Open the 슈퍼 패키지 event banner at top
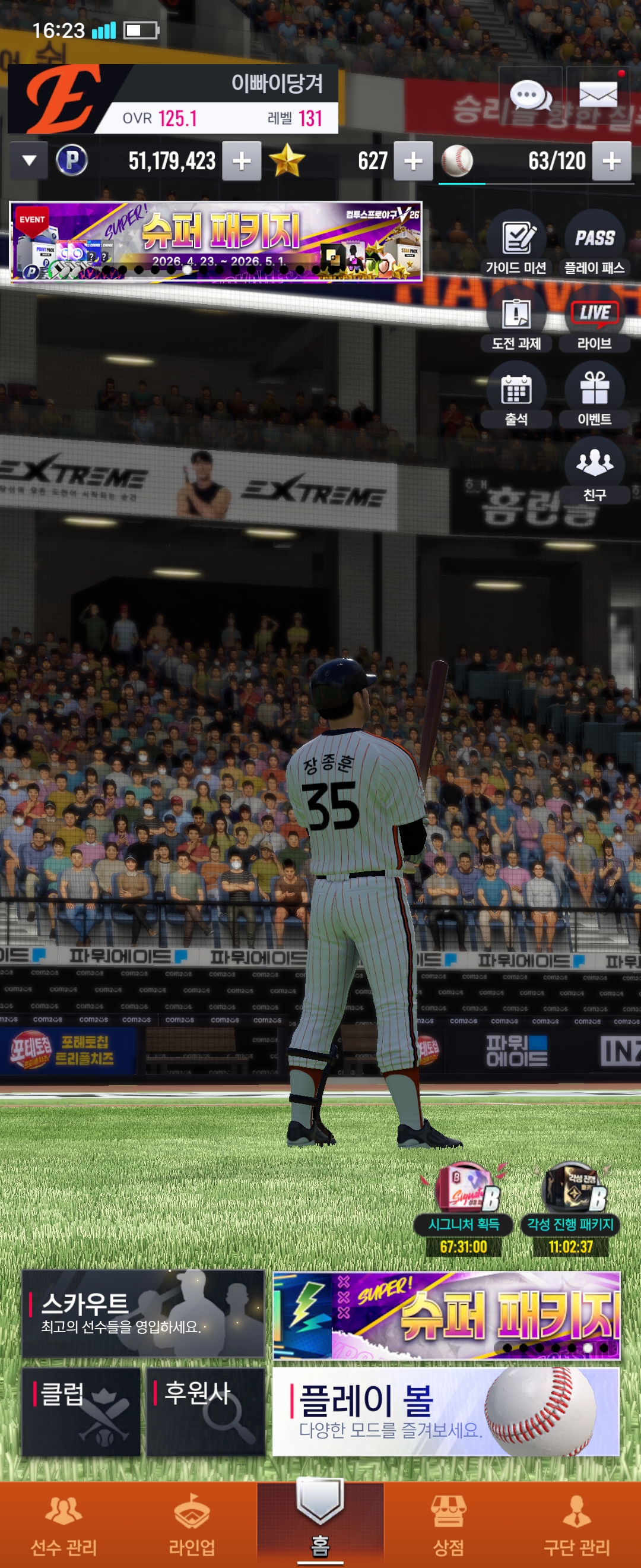641x1568 pixels. 216,242
